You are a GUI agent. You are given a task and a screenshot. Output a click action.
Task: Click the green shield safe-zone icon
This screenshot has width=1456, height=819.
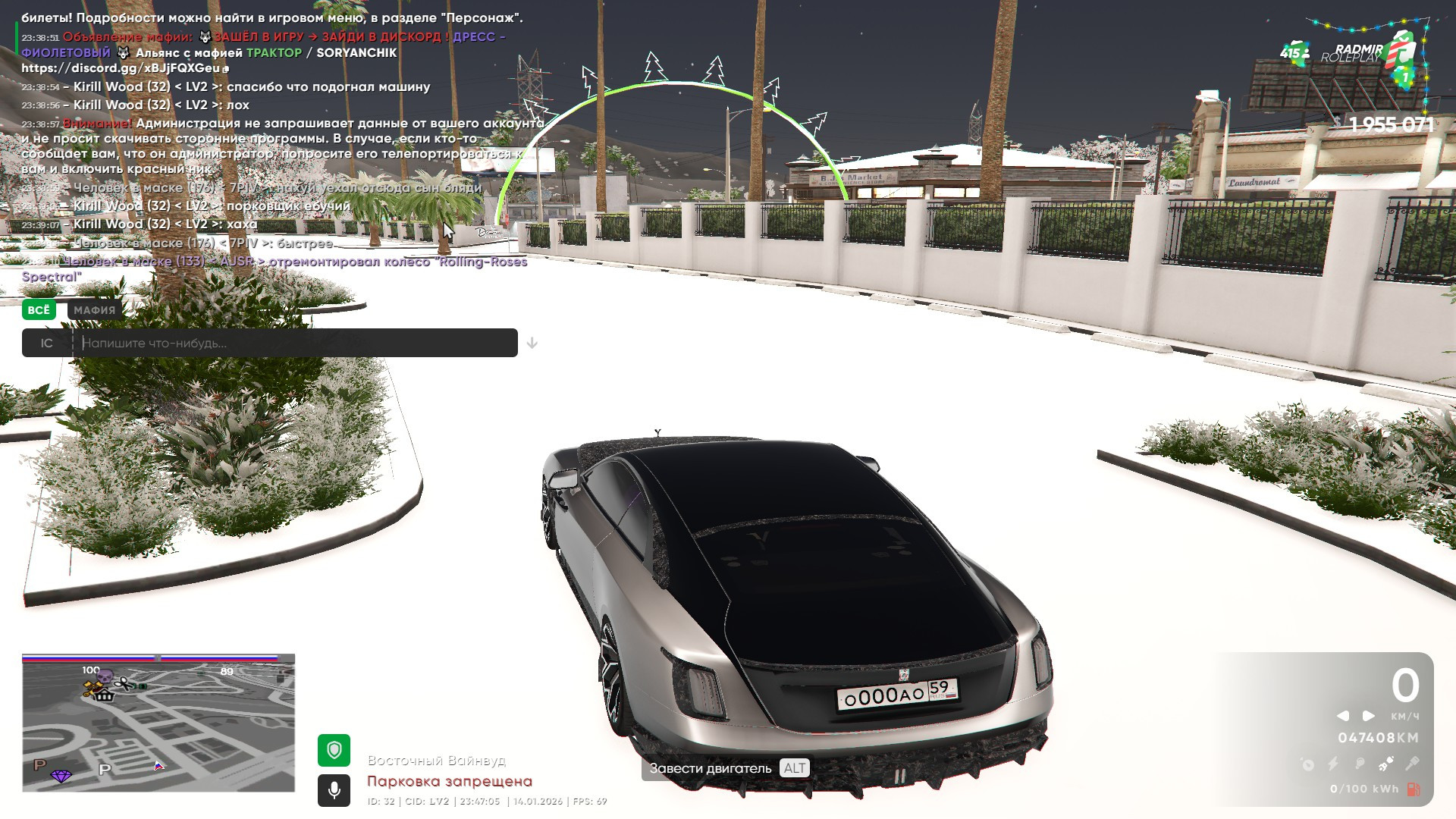point(334,750)
